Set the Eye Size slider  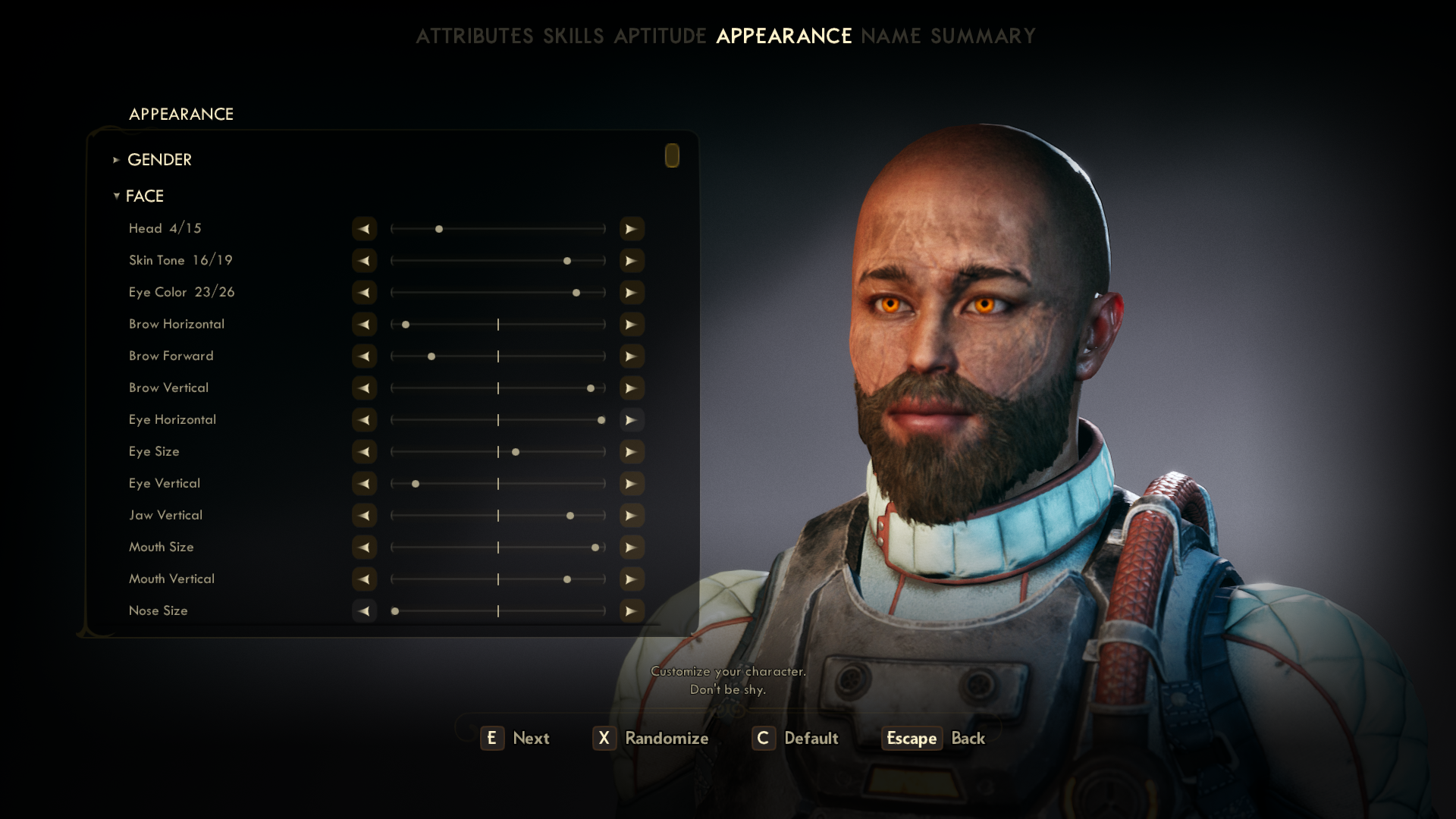(x=497, y=452)
